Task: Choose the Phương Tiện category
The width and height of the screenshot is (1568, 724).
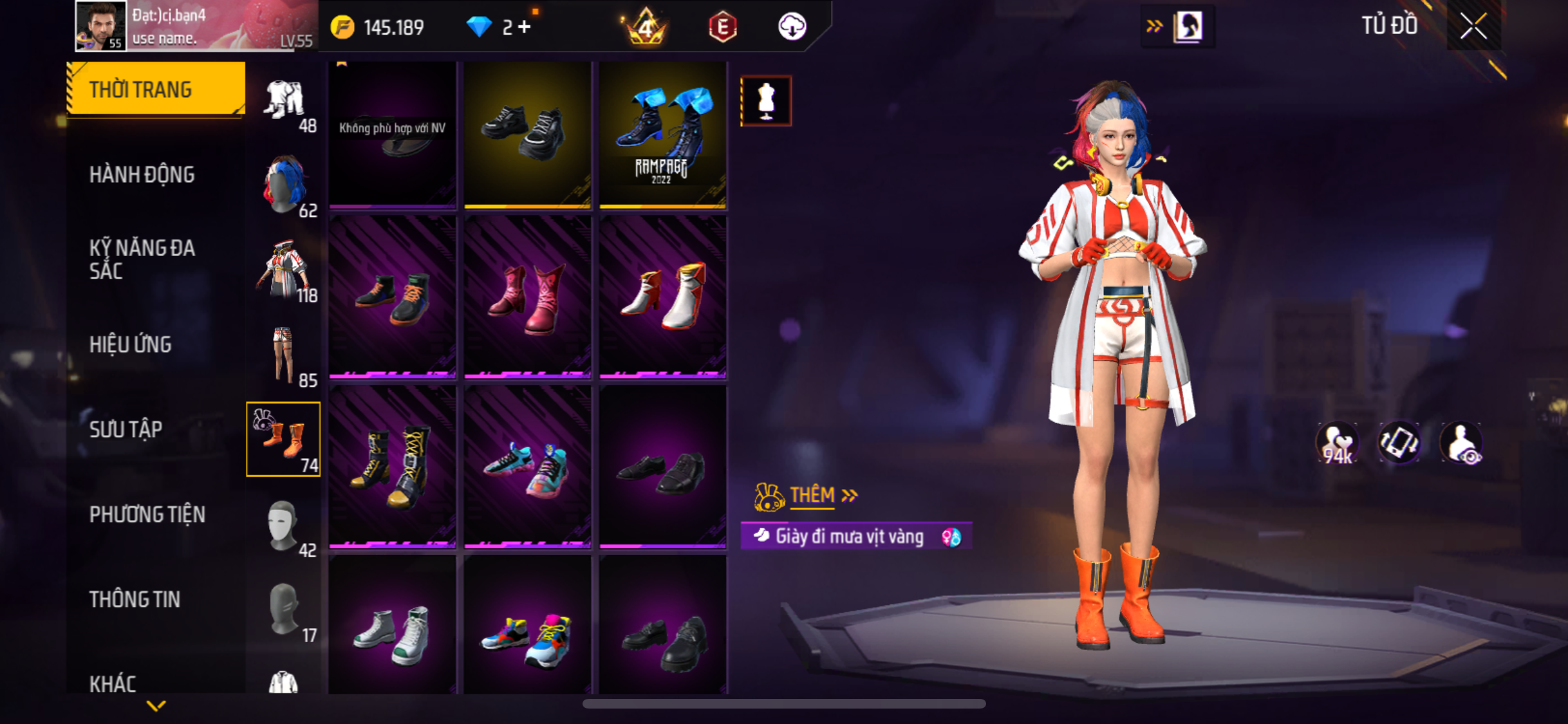Action: tap(147, 514)
